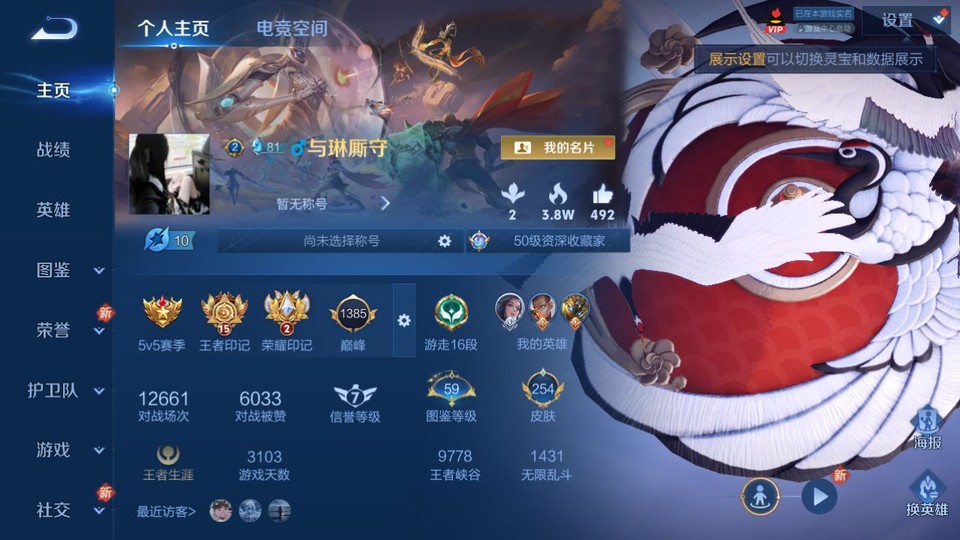View the 巅峰 1385 rating badge
The width and height of the screenshot is (960, 540).
pyautogui.click(x=353, y=320)
